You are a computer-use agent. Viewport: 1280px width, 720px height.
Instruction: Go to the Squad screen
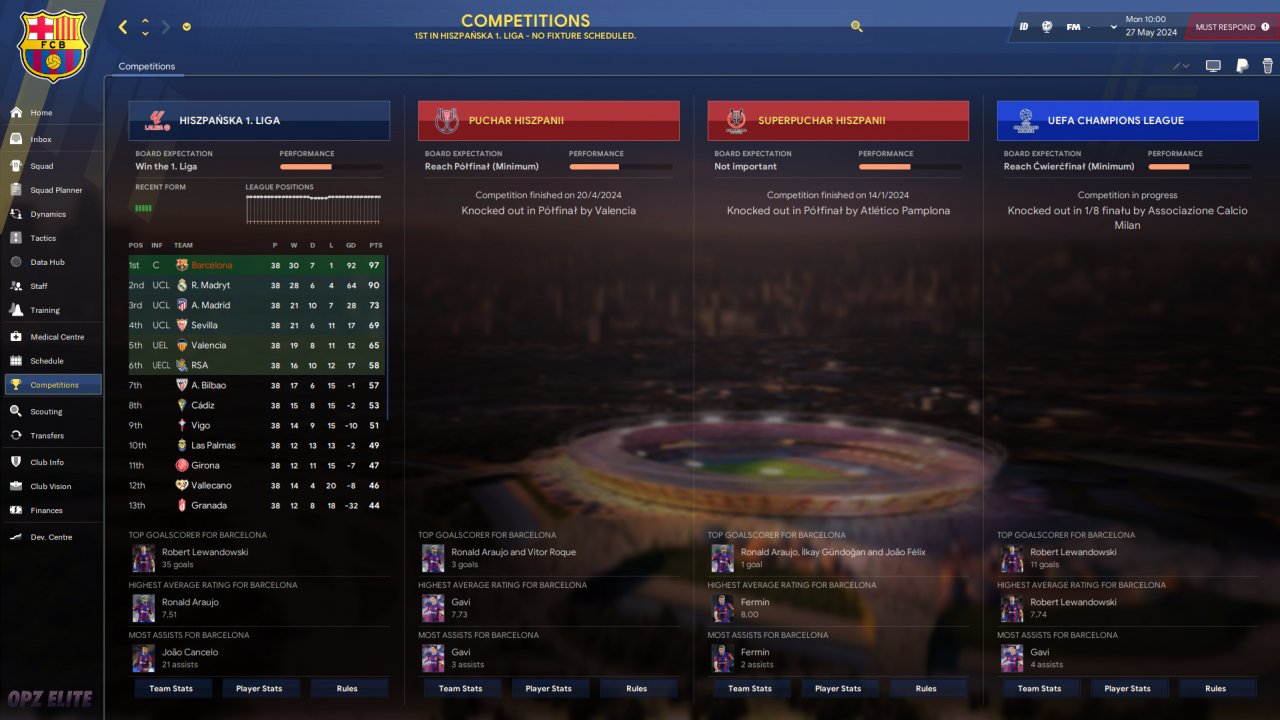pyautogui.click(x=41, y=166)
